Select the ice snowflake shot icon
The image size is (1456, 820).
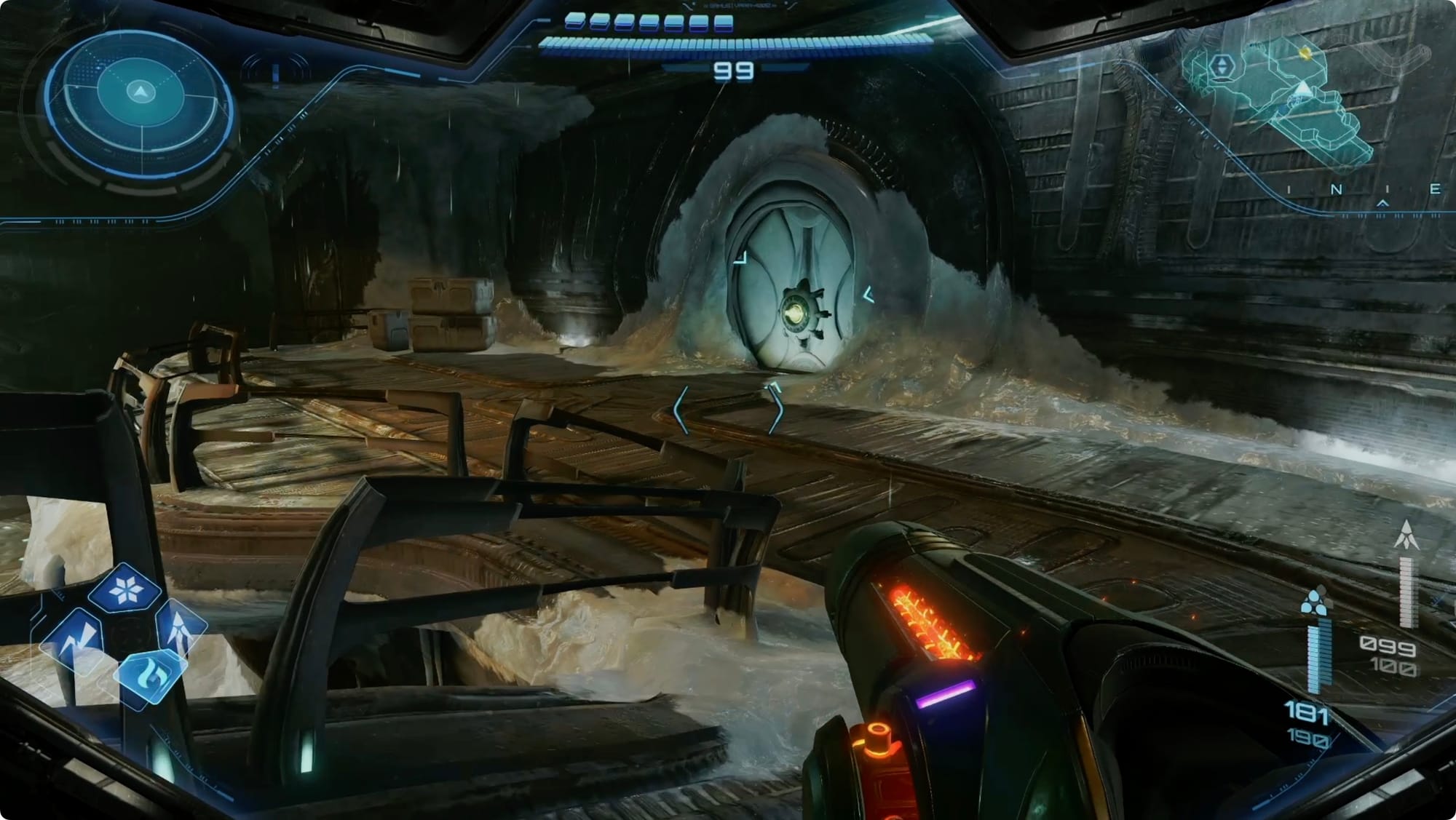(x=125, y=590)
